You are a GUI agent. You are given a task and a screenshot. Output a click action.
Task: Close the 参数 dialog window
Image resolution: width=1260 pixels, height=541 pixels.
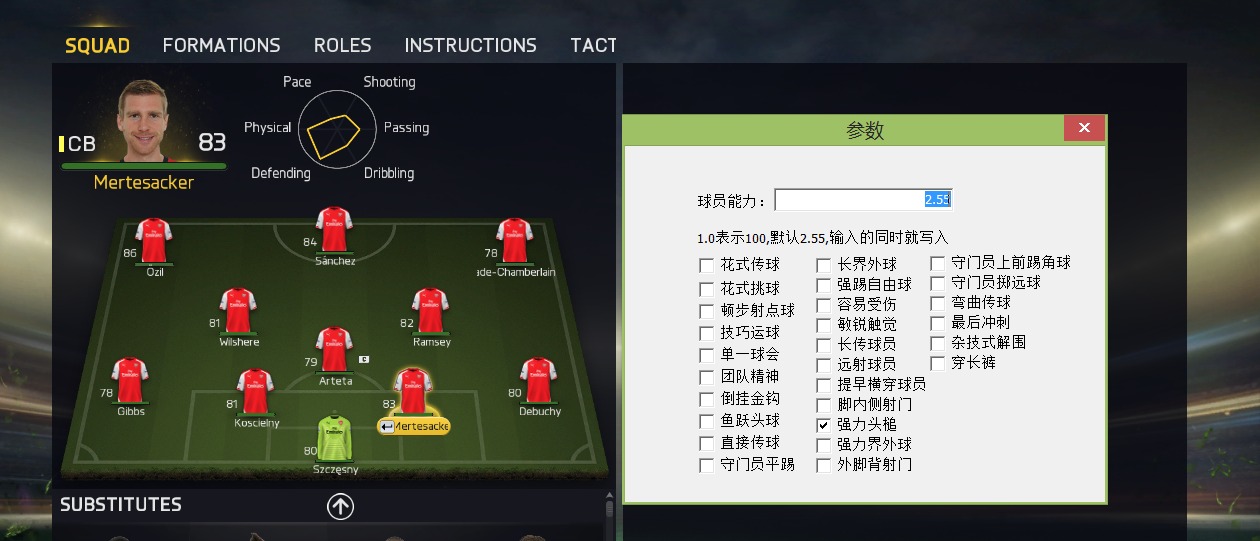click(x=1084, y=128)
